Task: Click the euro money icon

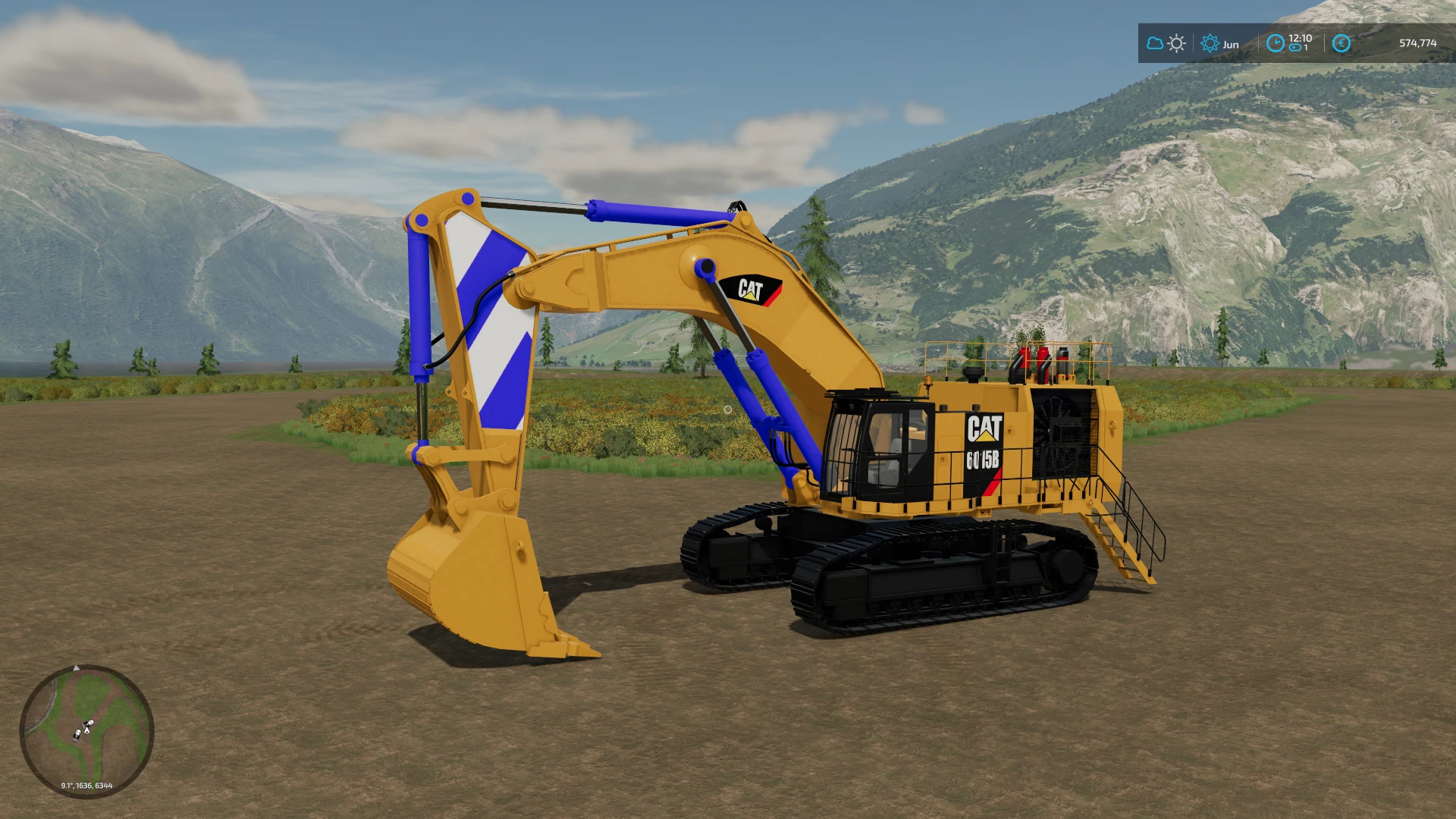Action: coord(1341,43)
